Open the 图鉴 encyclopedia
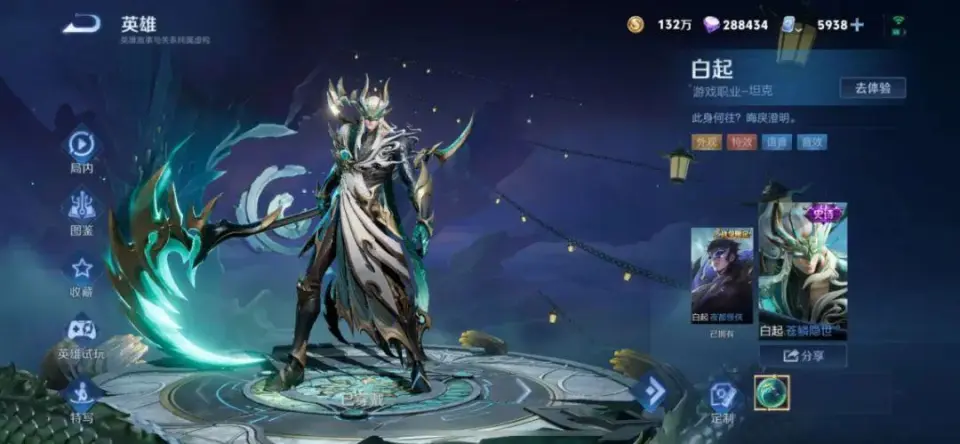Screen dimensions: 960x444 tap(82, 210)
